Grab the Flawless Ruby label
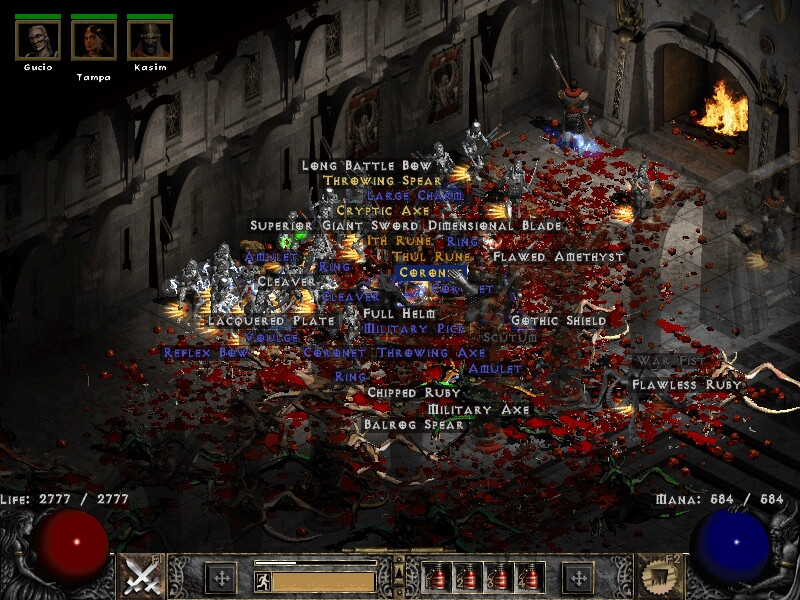 tap(686, 385)
